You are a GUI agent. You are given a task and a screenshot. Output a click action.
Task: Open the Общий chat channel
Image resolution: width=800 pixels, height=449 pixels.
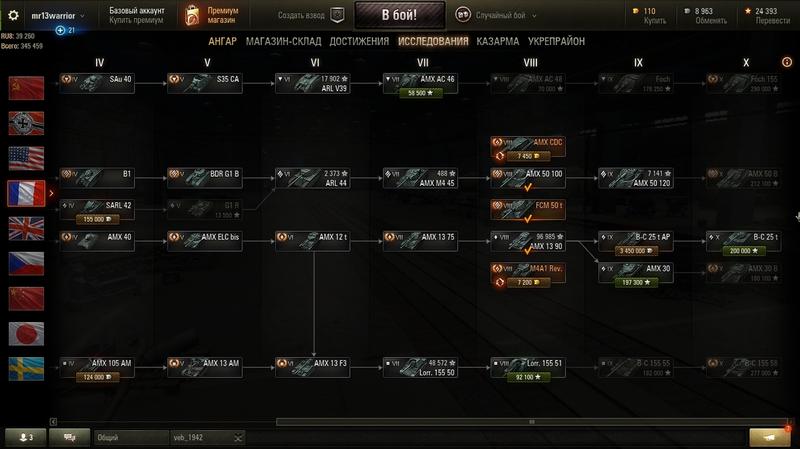click(x=129, y=438)
